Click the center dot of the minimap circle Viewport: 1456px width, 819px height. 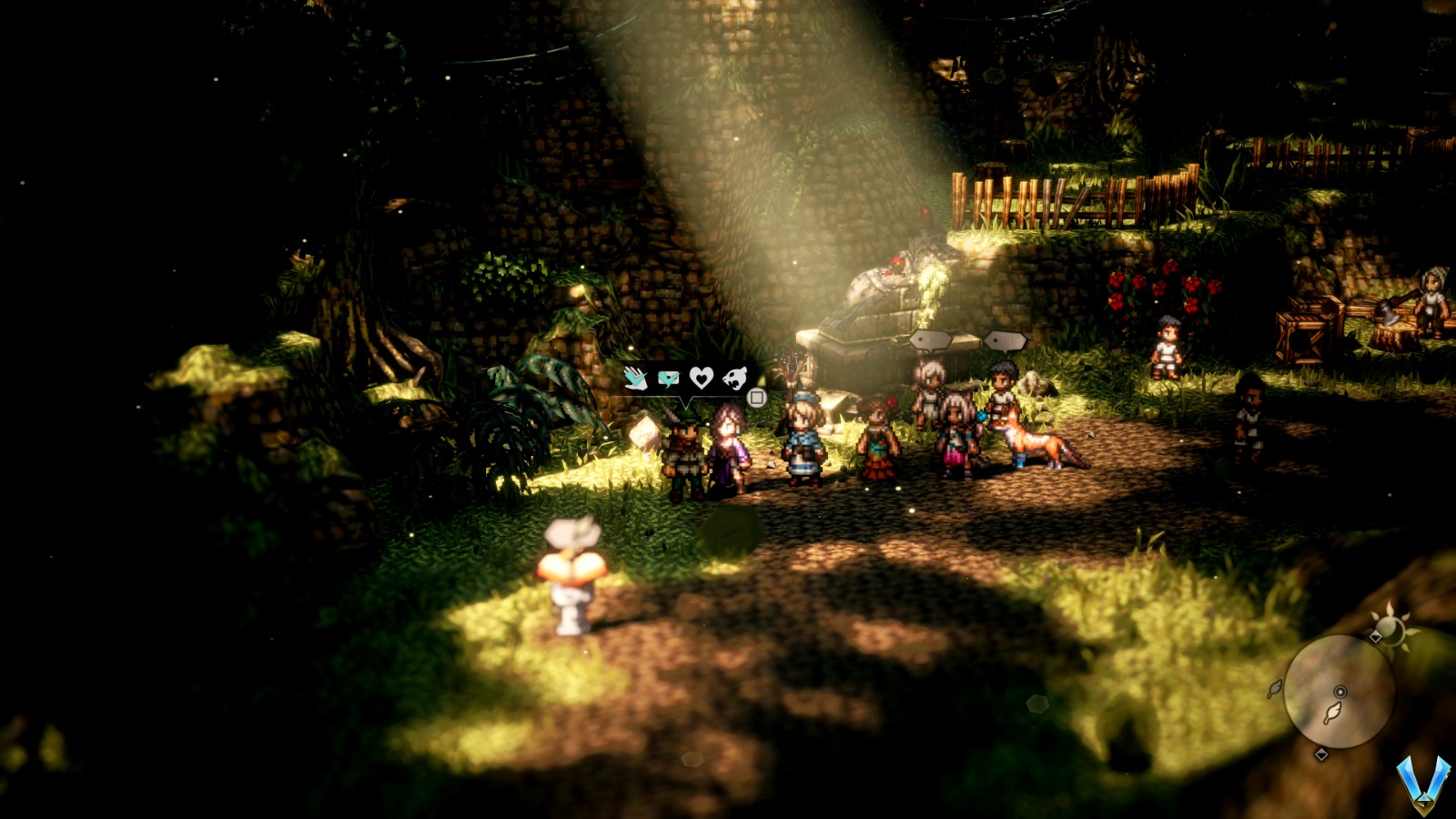(1340, 691)
